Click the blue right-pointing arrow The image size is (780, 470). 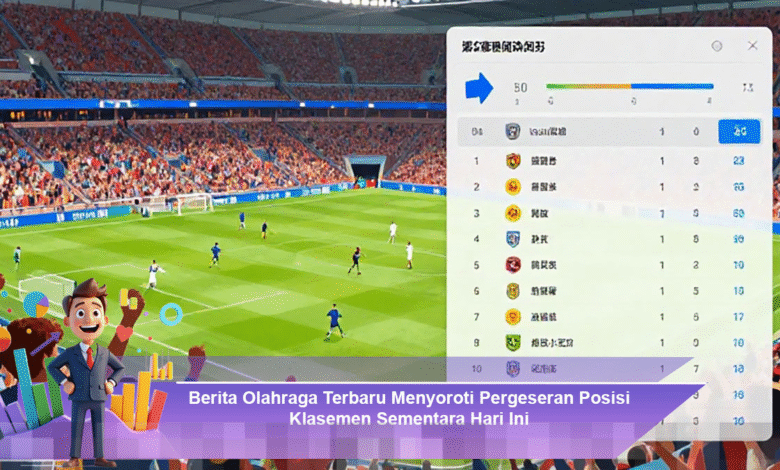pos(479,88)
